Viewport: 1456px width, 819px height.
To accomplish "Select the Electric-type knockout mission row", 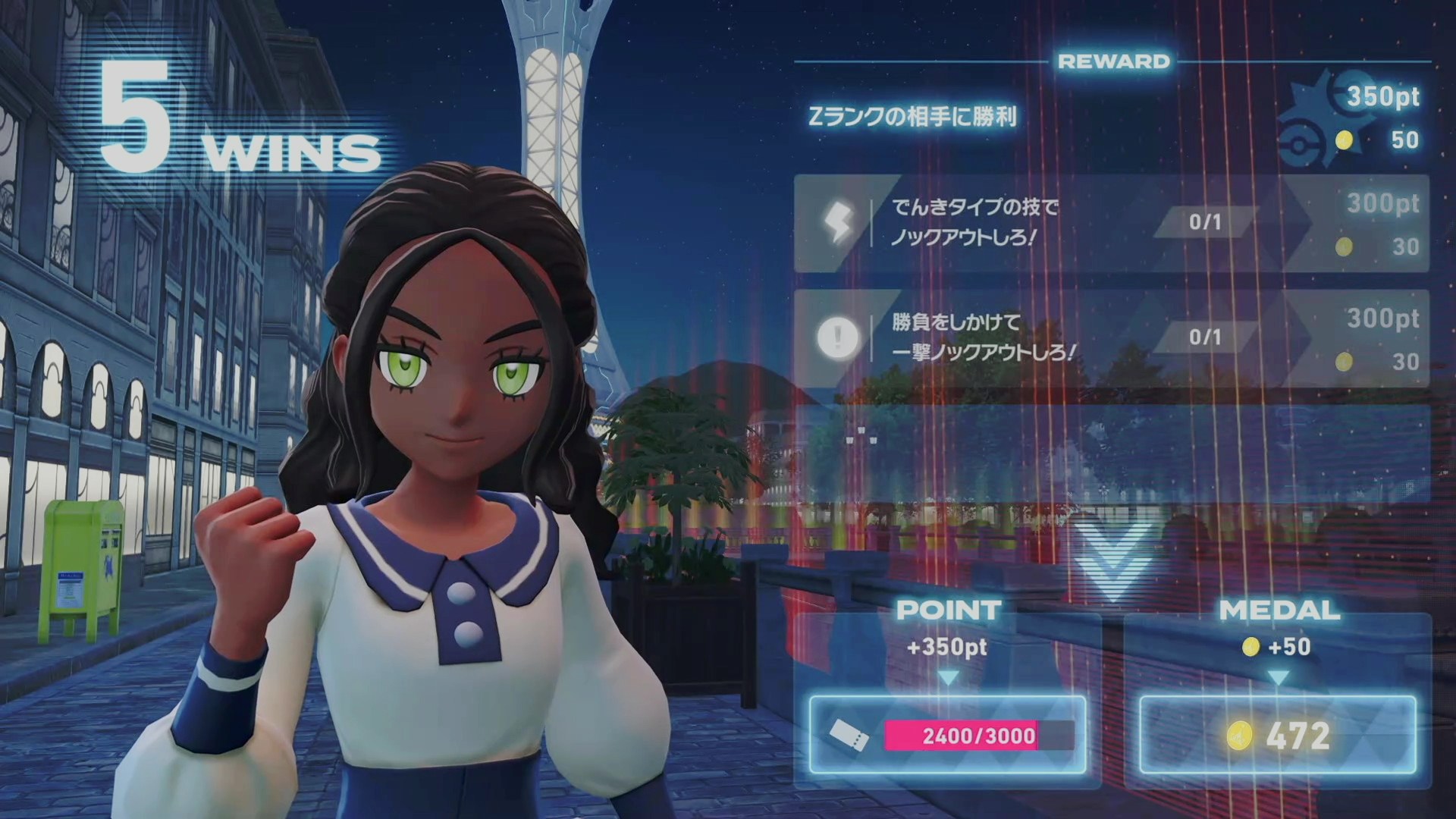I will [1111, 224].
